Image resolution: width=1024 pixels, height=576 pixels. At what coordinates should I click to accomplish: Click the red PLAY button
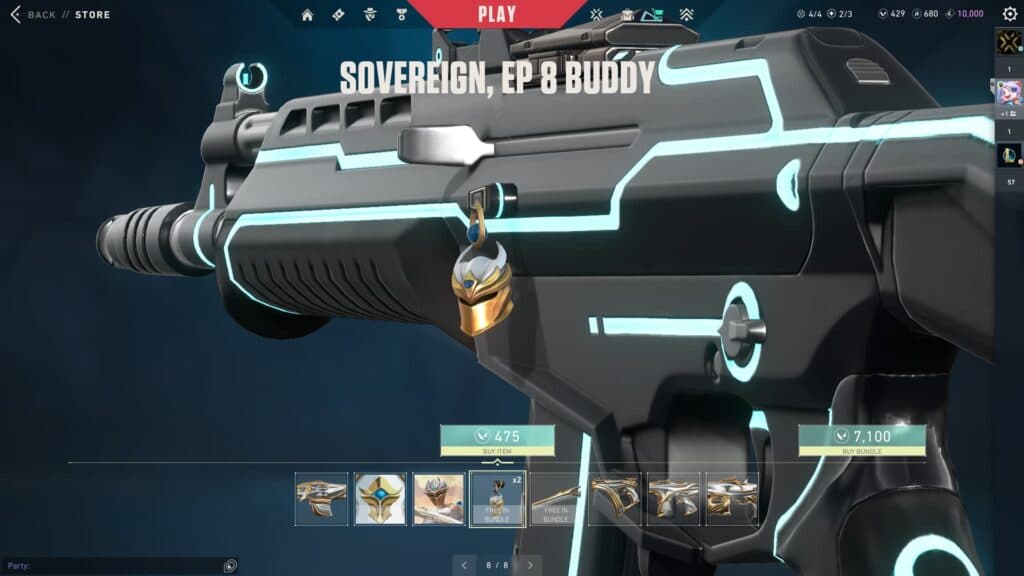497,14
